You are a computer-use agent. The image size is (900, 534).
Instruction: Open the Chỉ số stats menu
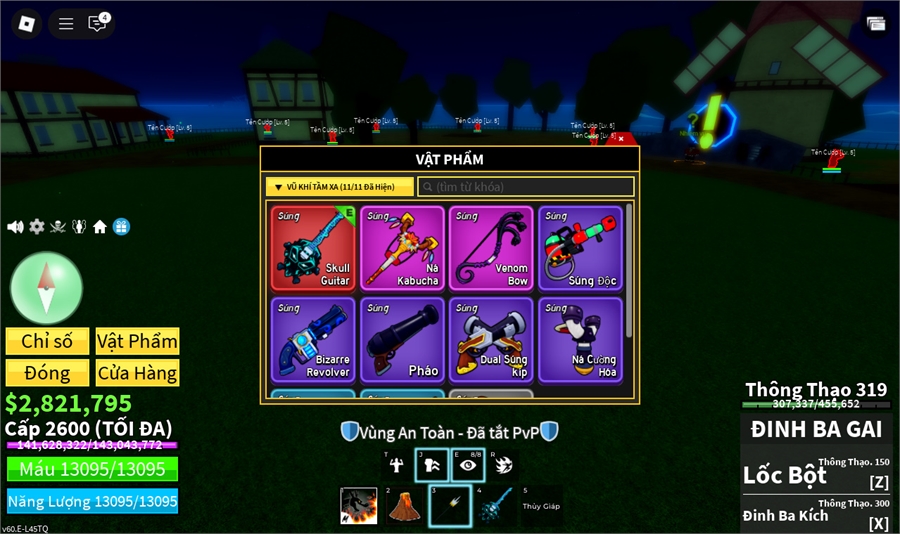tap(47, 341)
